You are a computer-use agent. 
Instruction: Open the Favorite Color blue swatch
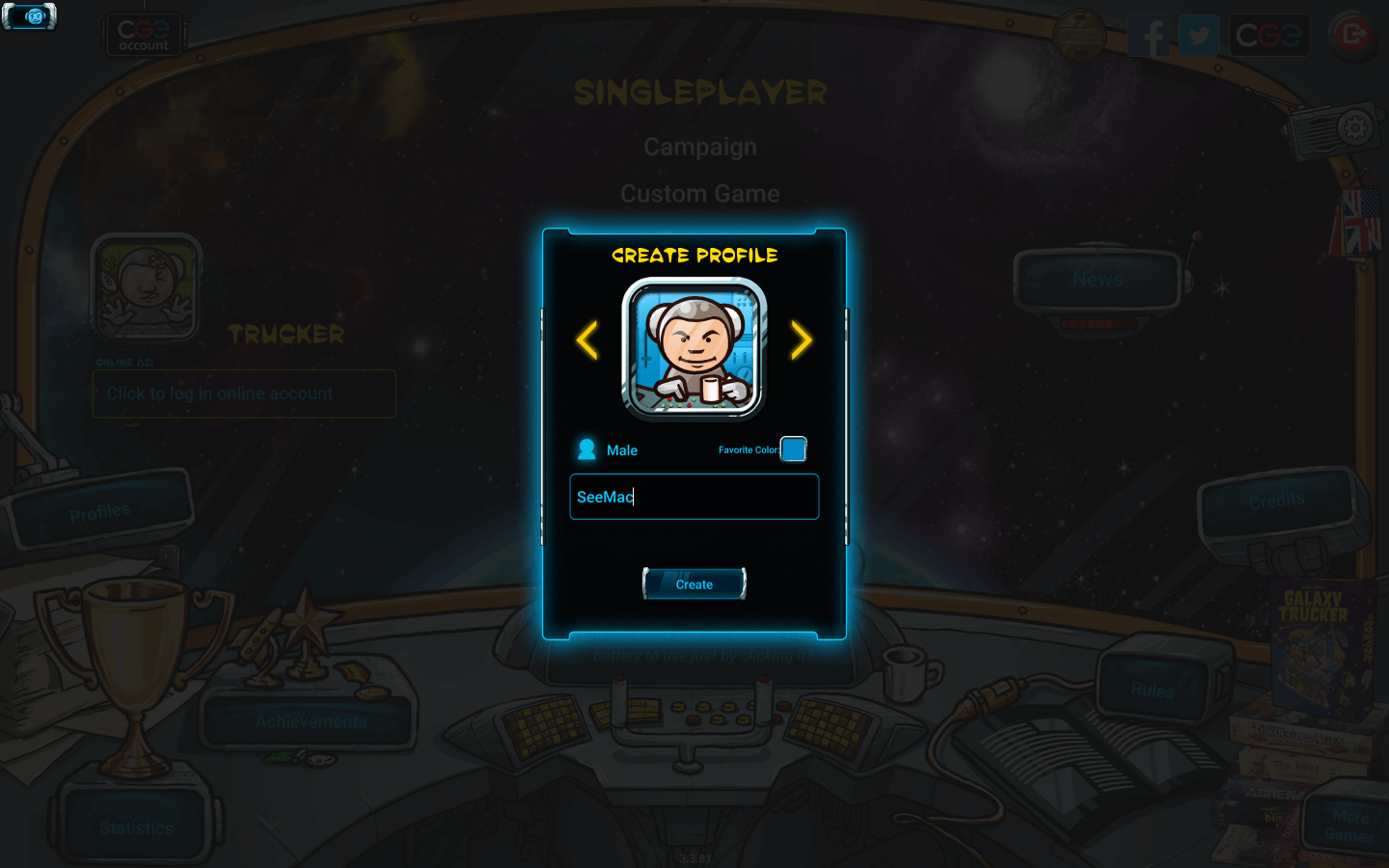tap(793, 449)
